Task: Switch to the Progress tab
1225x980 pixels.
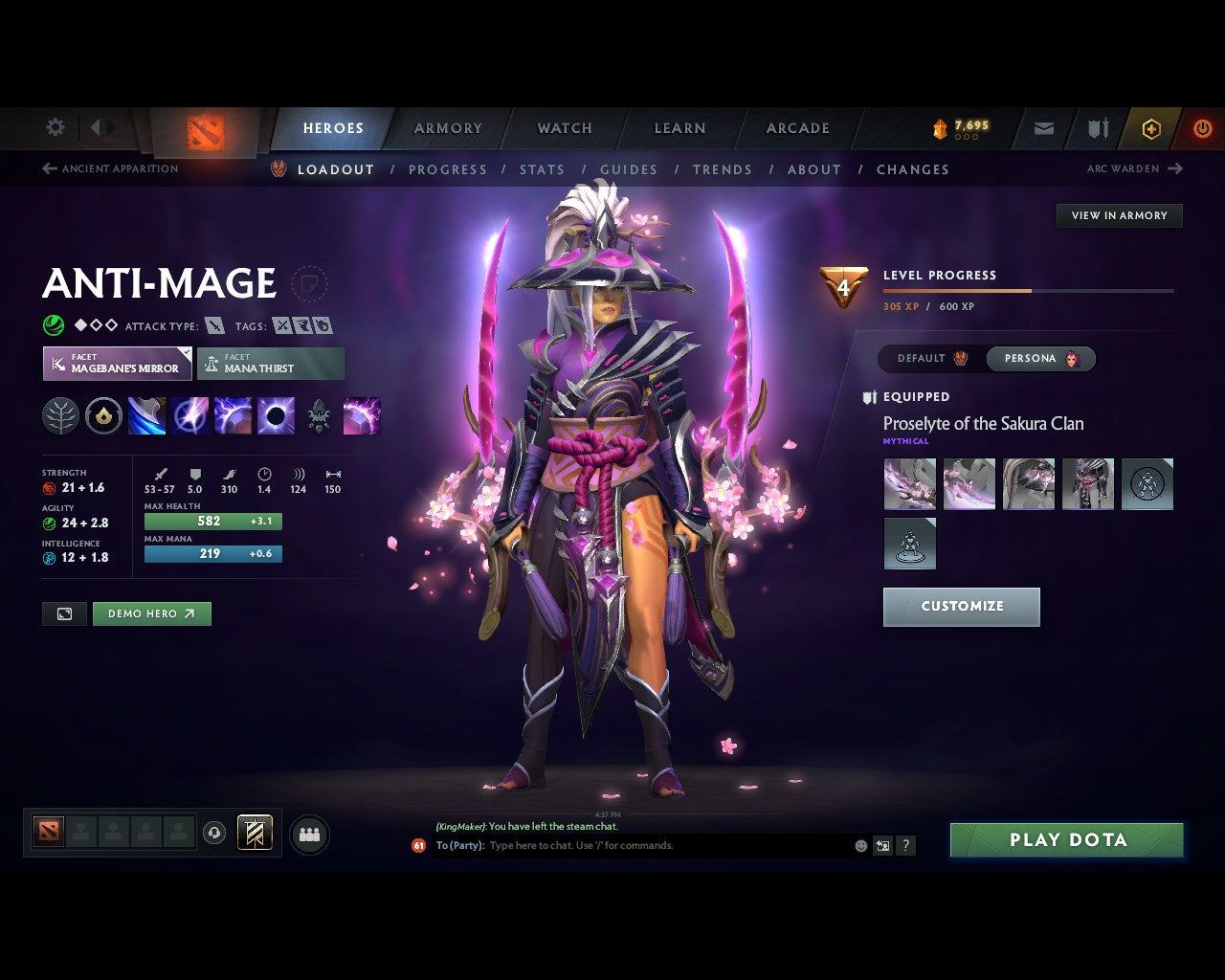Action: (447, 169)
